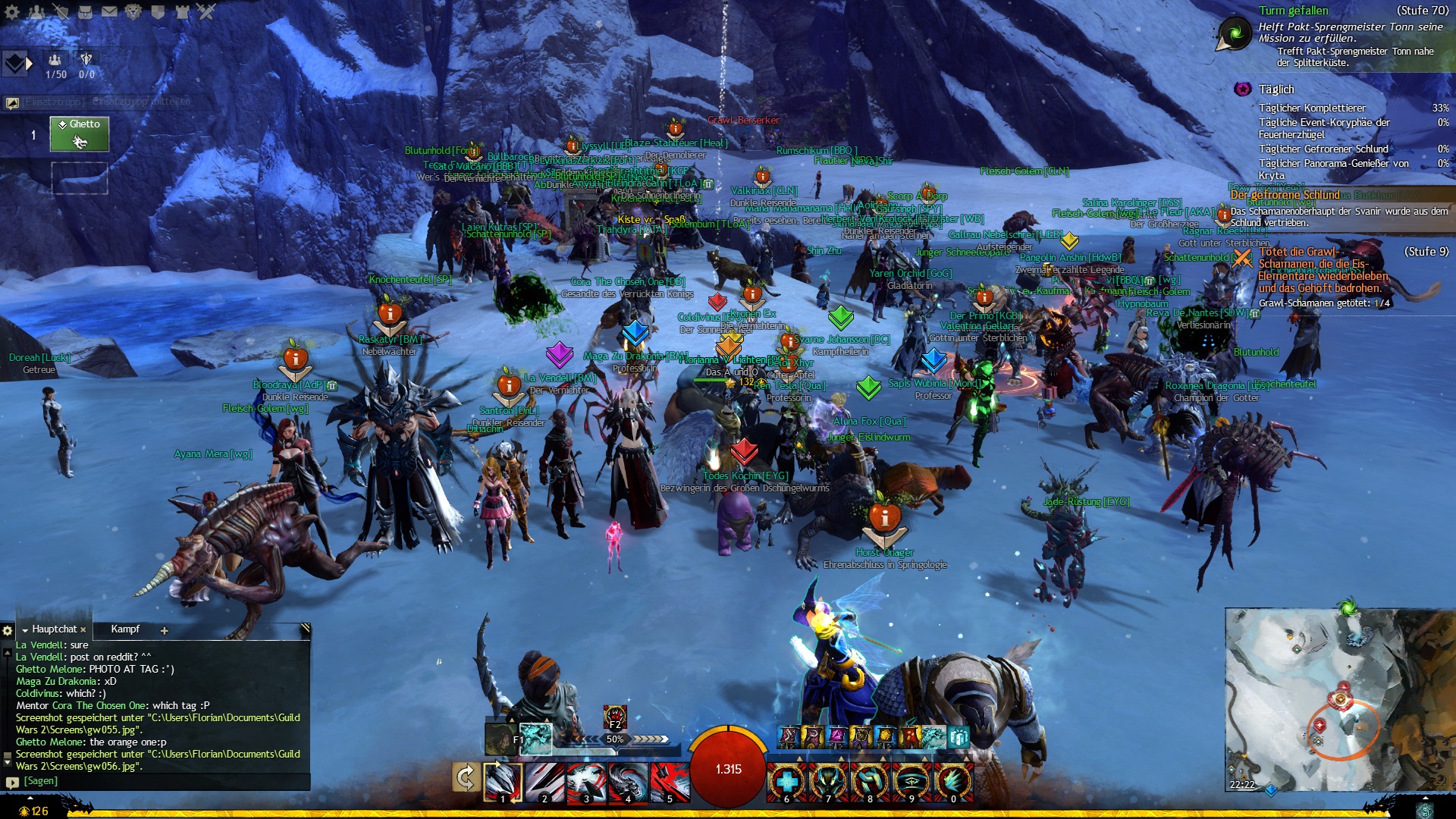Close the Hauptchat tab
Viewport: 1456px width, 819px height.
coord(83,630)
